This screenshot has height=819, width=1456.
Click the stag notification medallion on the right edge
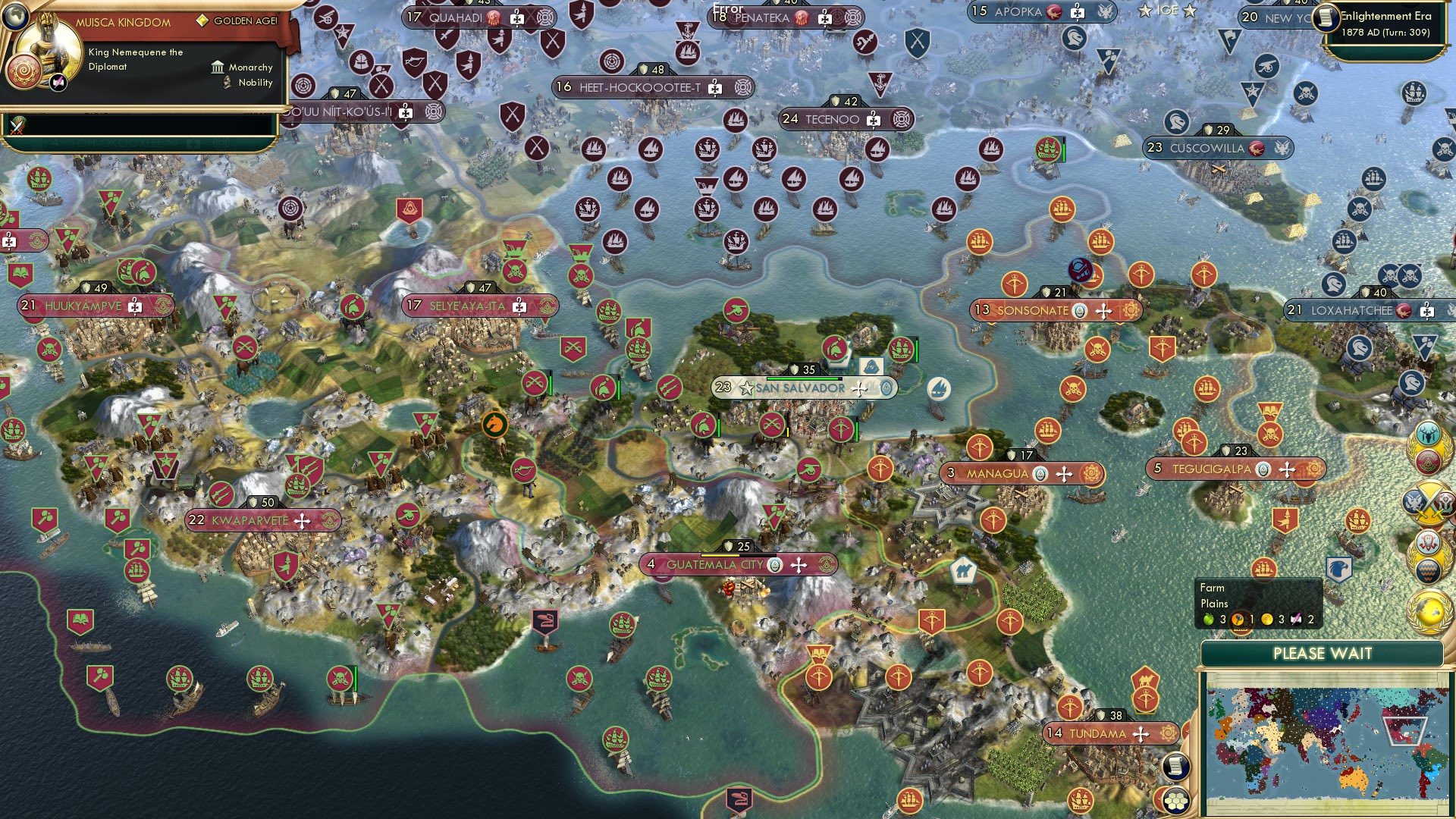(1429, 435)
